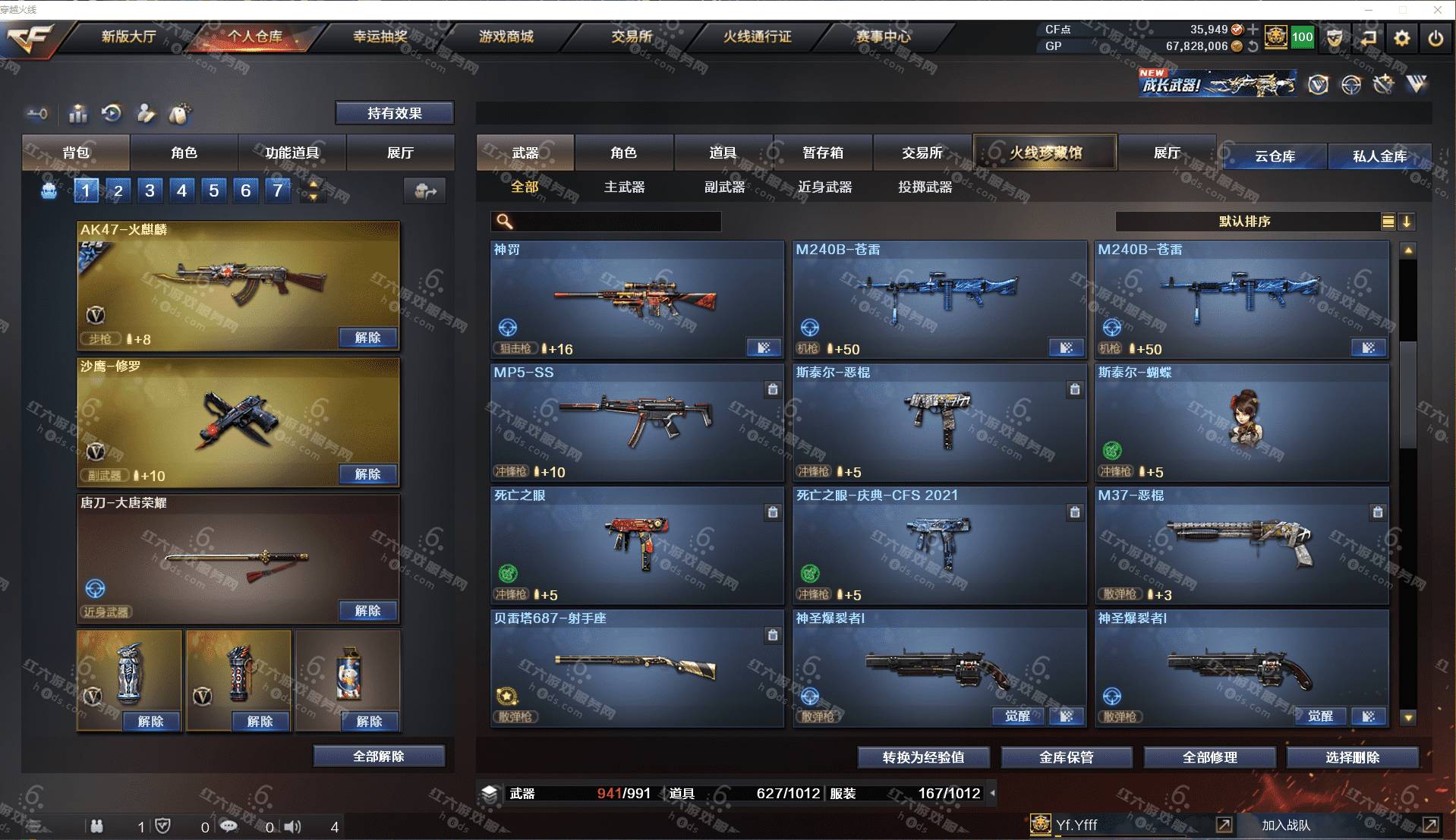Select backpack slot number 3
1456x840 pixels.
tap(150, 190)
